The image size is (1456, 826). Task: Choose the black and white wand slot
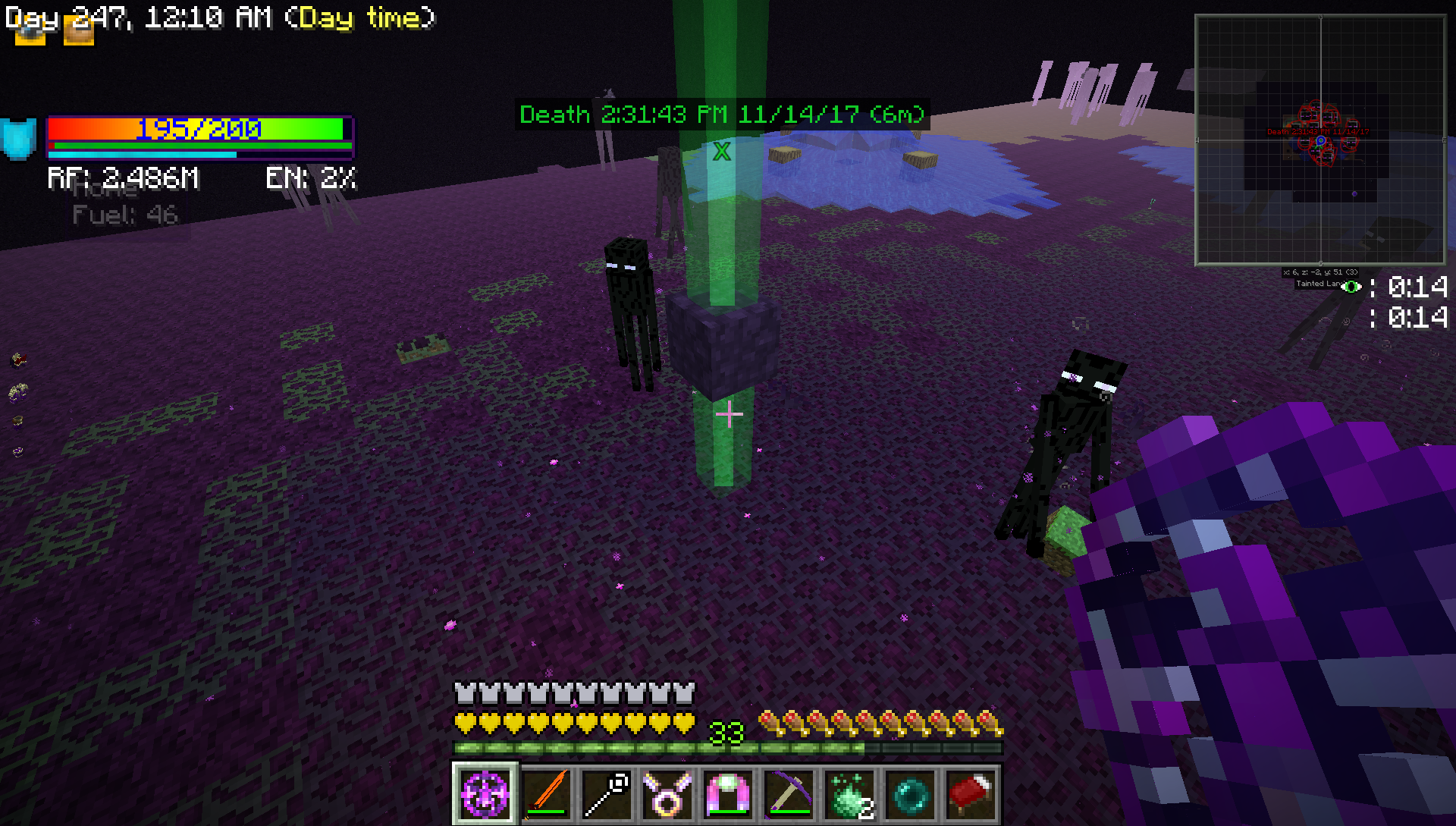pyautogui.click(x=607, y=793)
